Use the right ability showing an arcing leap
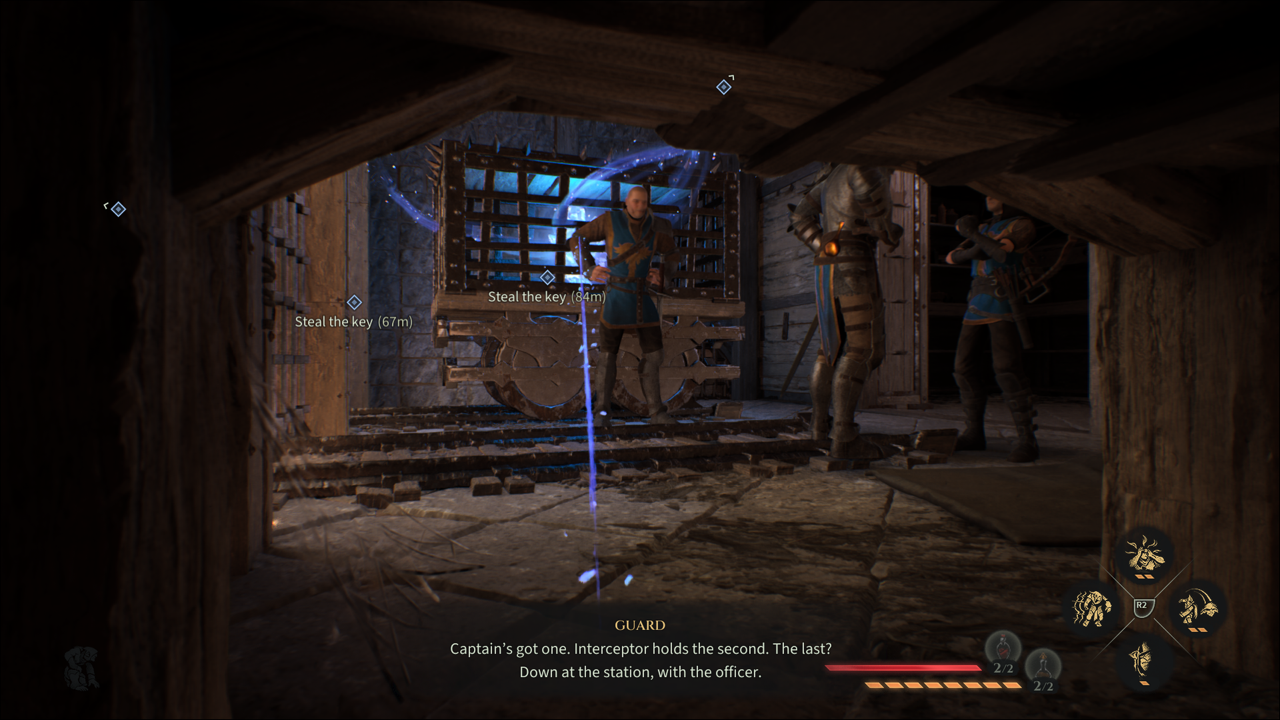Screen dimensions: 1280x720 1197,607
